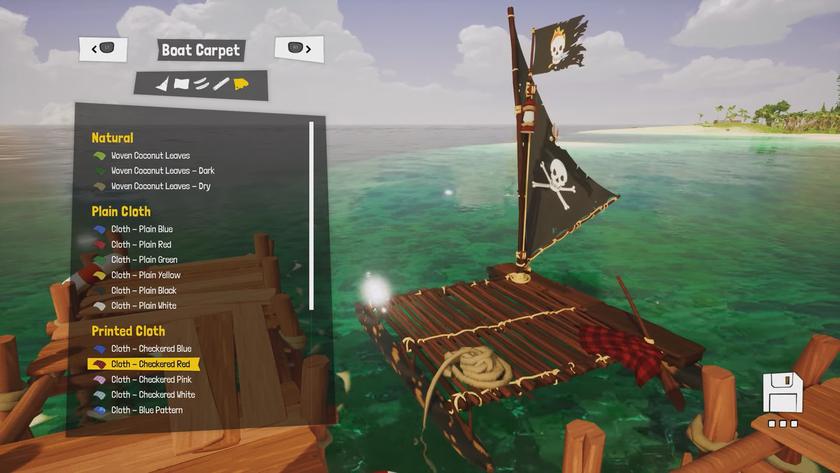Select Cloth – Plain Red

(x=140, y=244)
